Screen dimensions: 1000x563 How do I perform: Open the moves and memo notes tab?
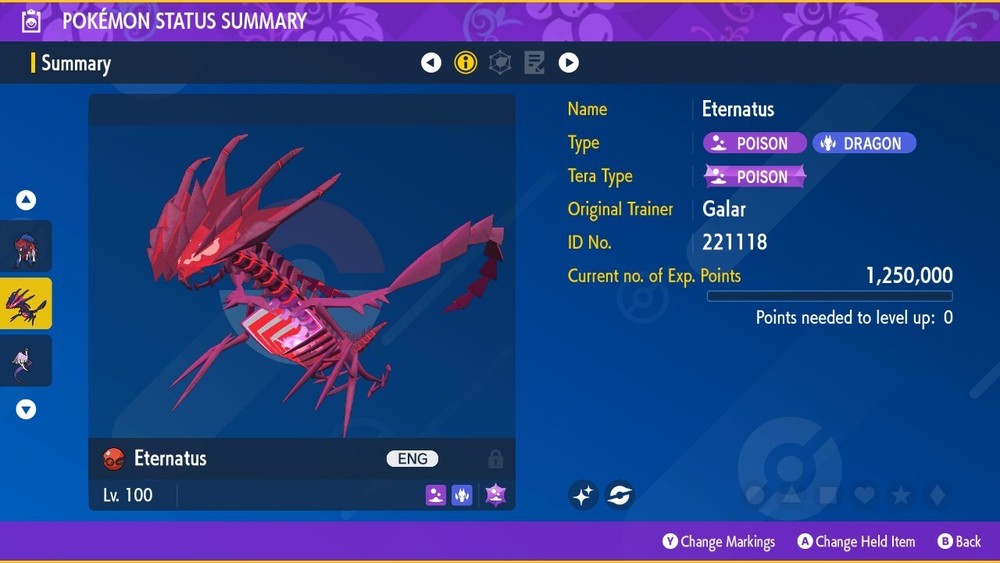click(534, 63)
